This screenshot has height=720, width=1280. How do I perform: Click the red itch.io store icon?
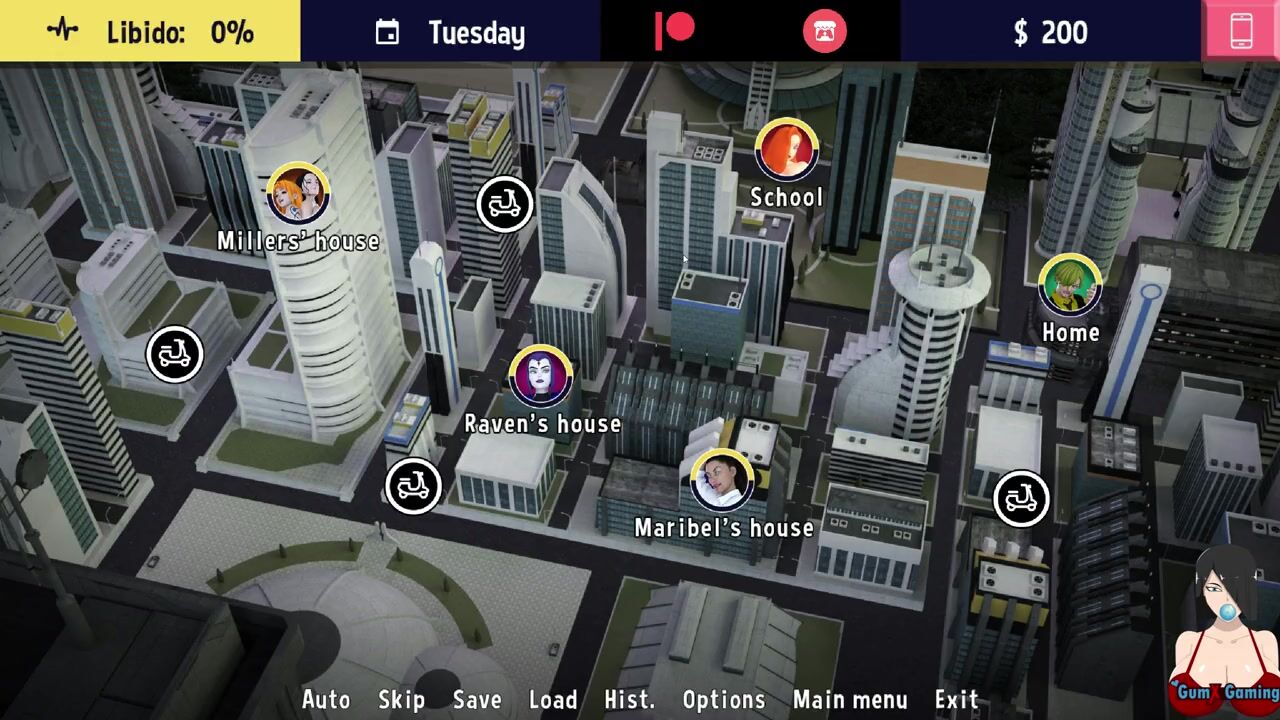824,32
